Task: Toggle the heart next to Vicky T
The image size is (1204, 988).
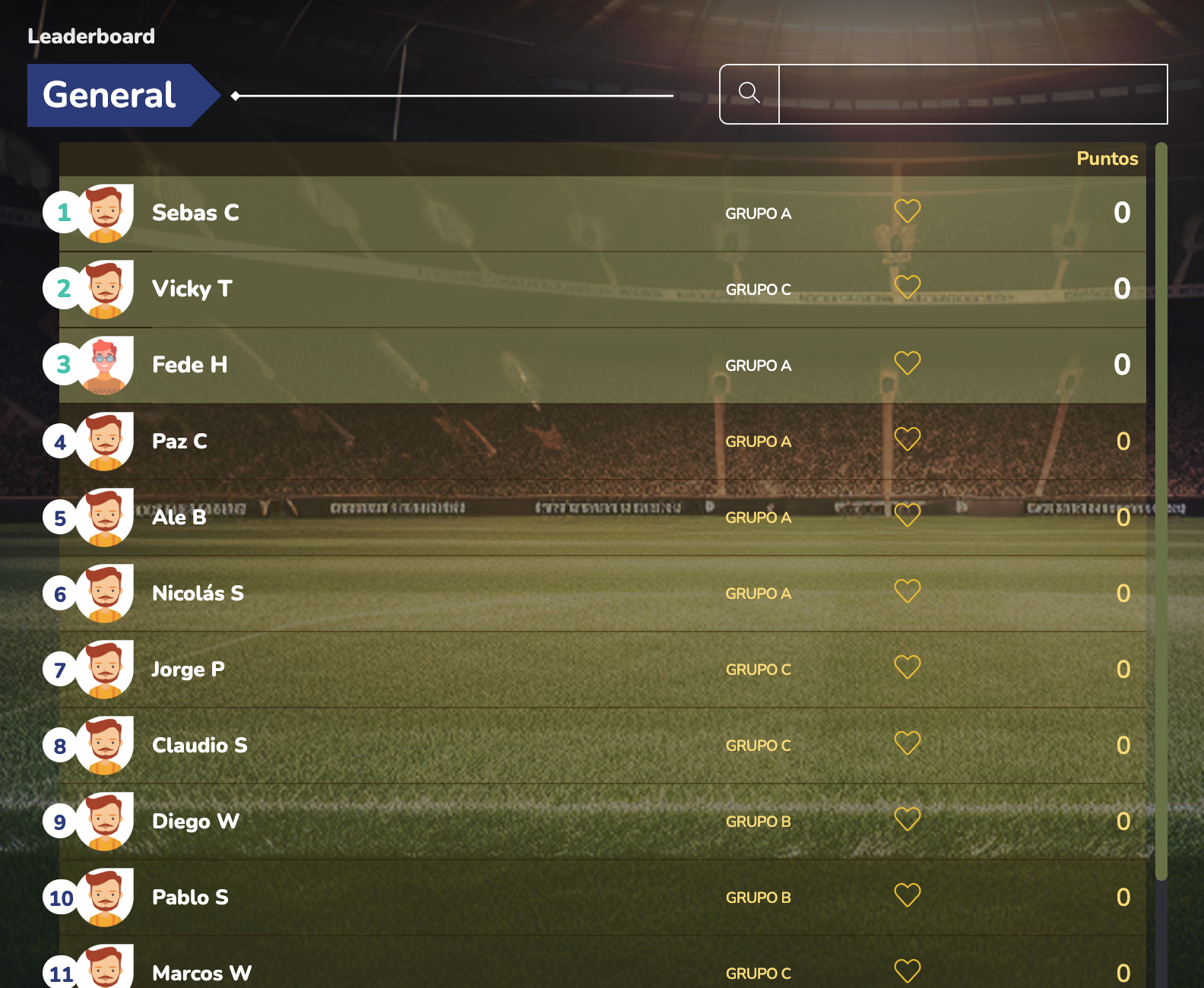Action: coord(908,287)
